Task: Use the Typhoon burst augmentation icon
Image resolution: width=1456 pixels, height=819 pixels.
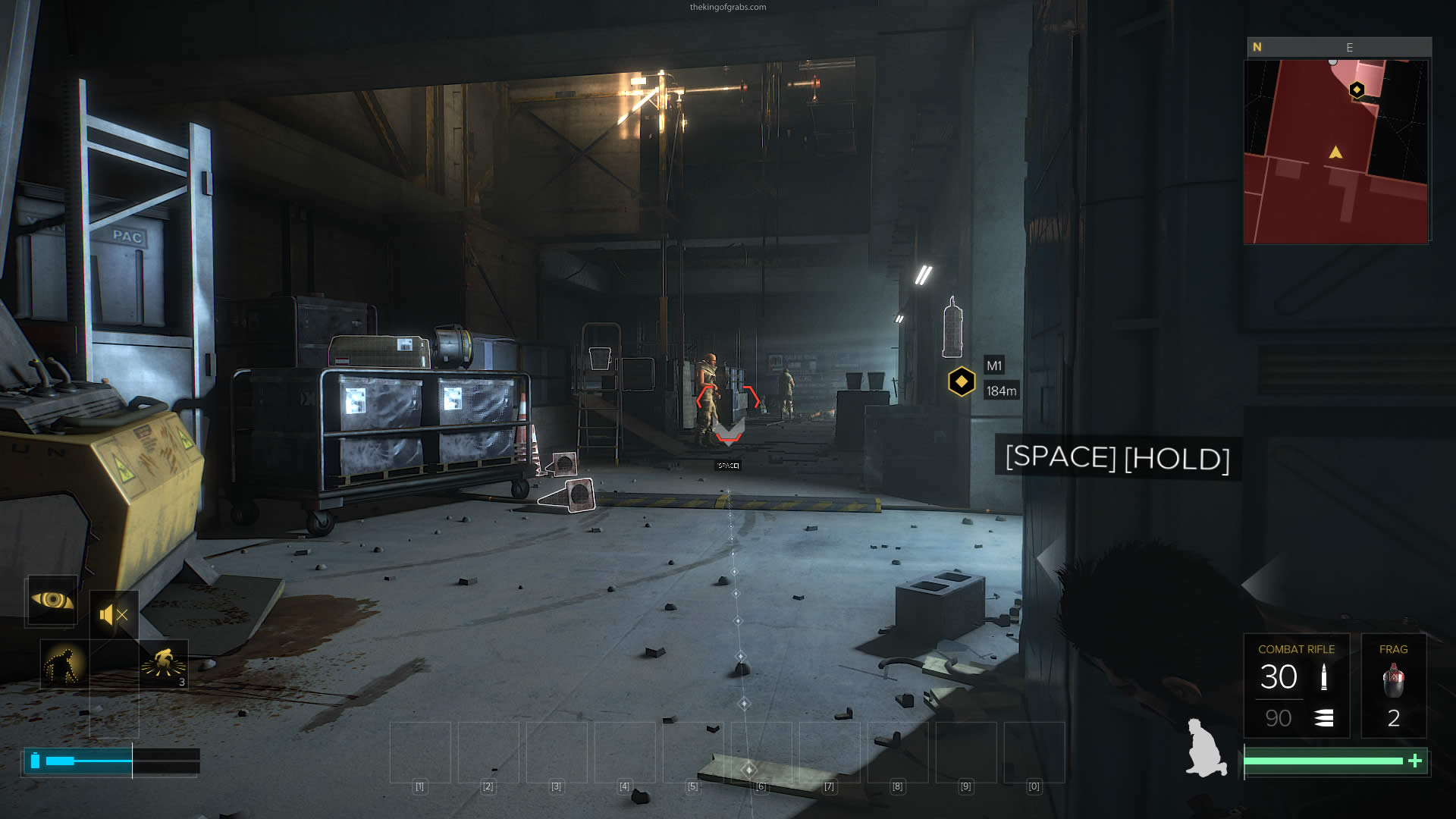Action: (x=164, y=664)
